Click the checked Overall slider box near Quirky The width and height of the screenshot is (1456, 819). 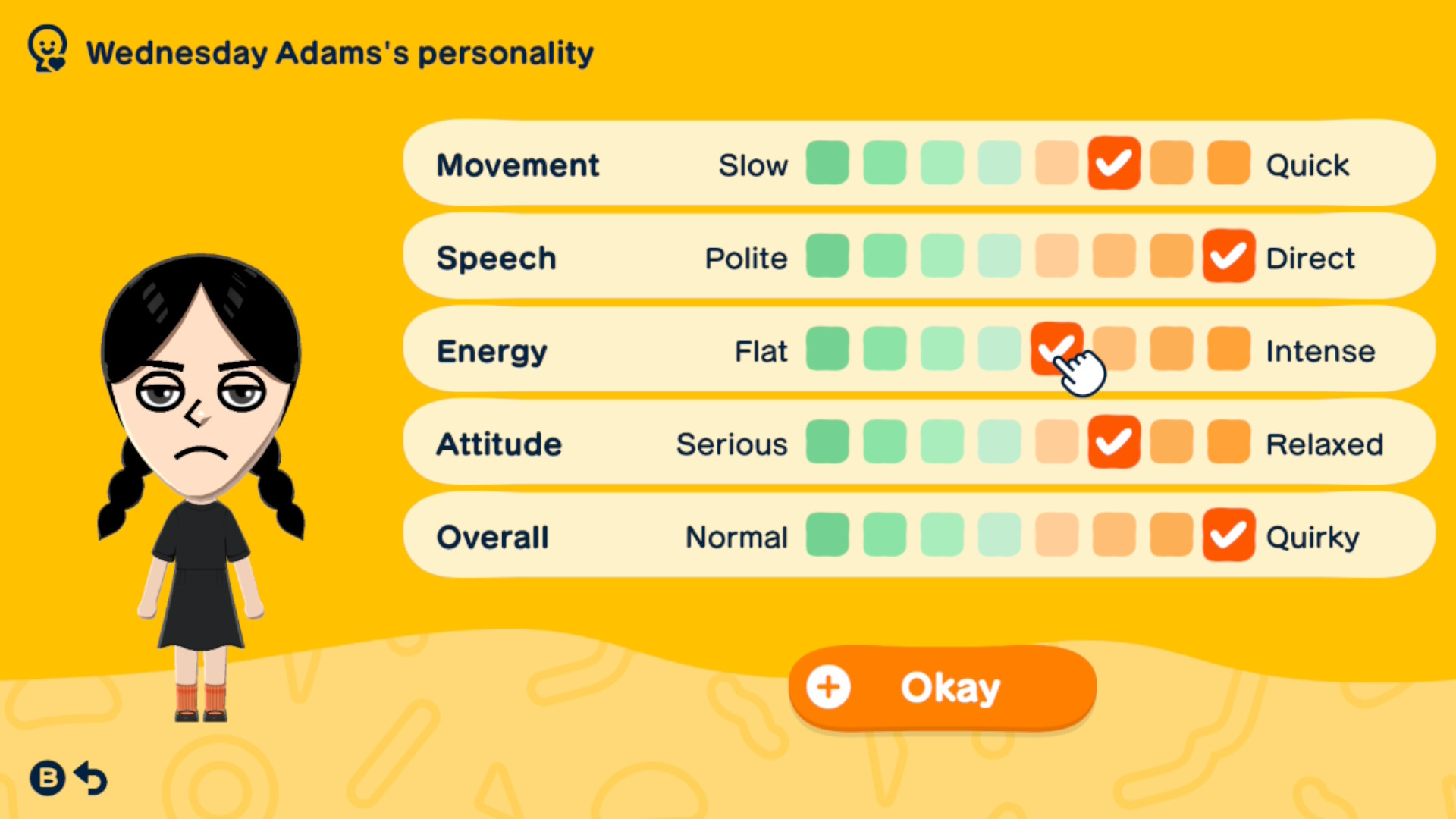click(x=1228, y=535)
